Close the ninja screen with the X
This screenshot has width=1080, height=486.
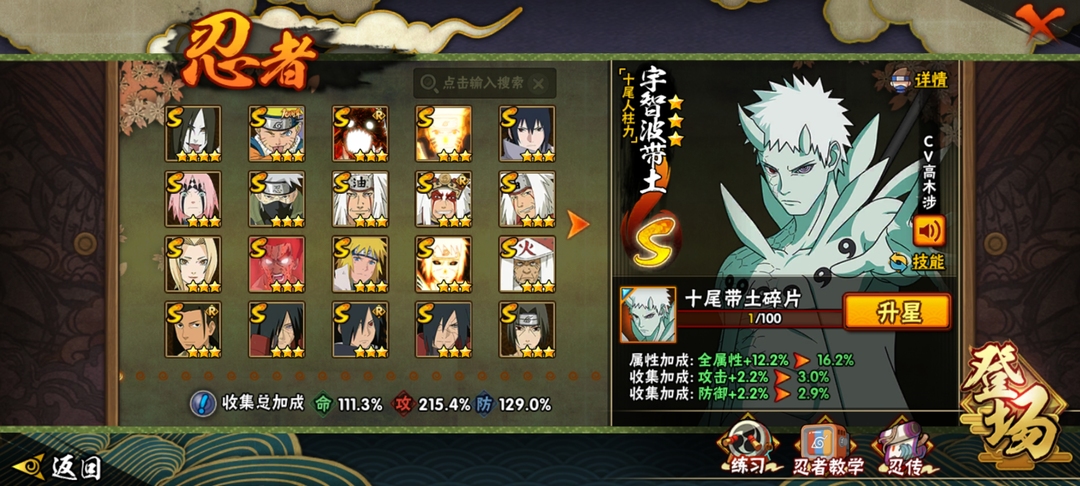[1041, 22]
